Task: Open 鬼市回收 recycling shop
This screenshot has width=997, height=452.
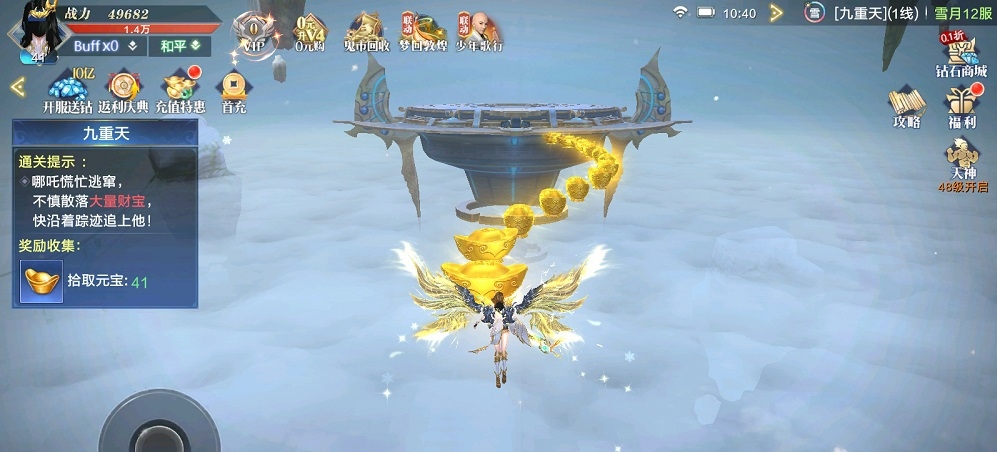Action: 366,32
